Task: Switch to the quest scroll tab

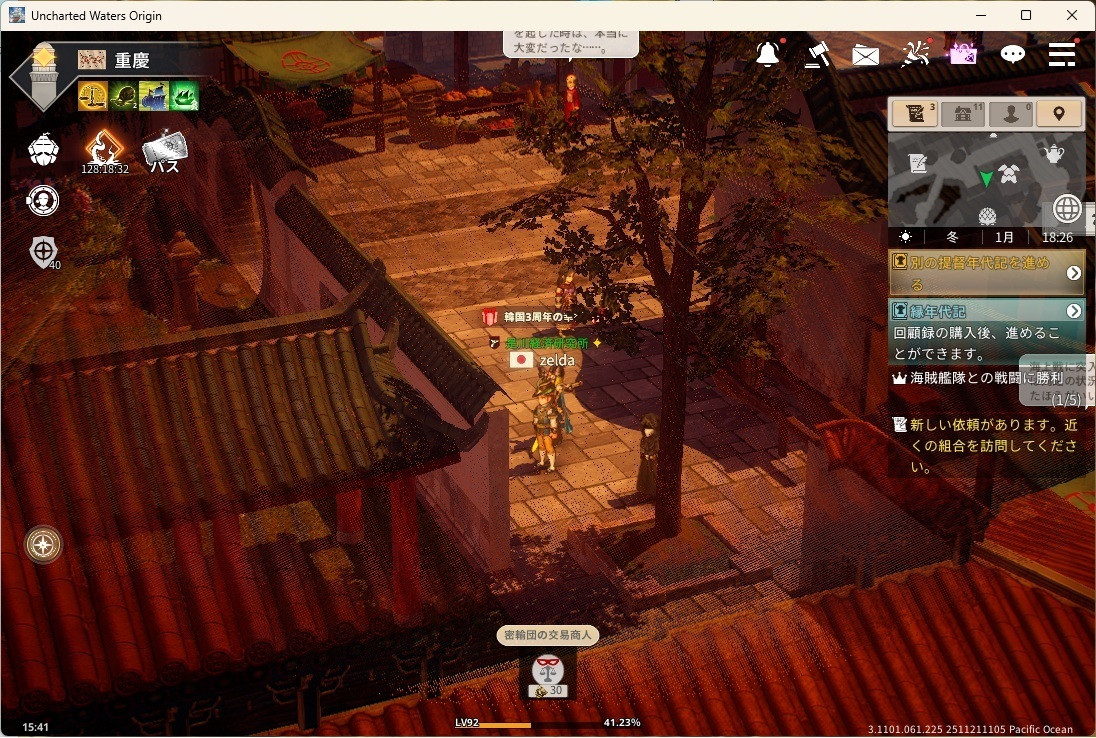Action: 913,114
